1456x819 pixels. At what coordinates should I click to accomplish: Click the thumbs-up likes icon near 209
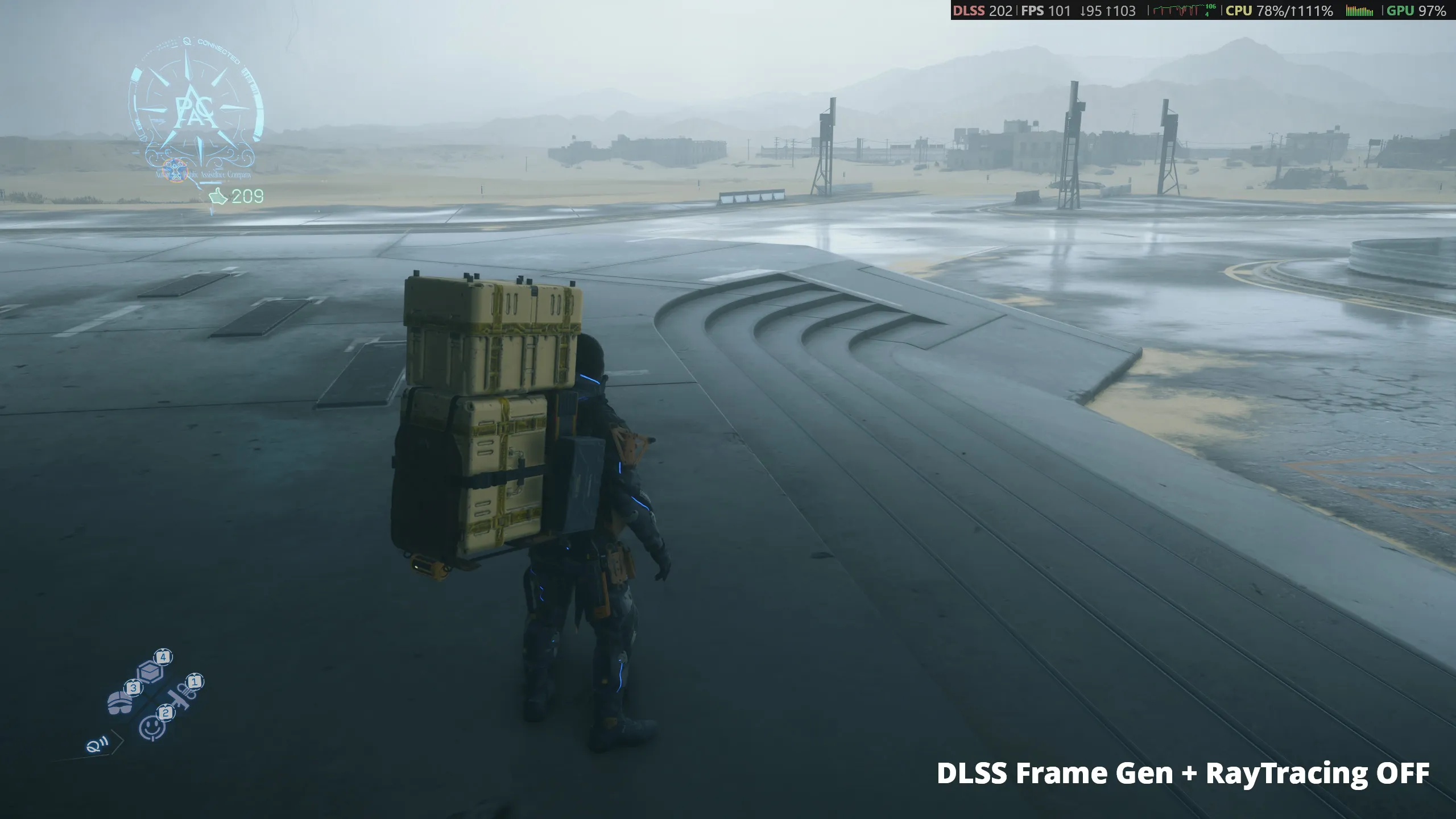click(218, 195)
